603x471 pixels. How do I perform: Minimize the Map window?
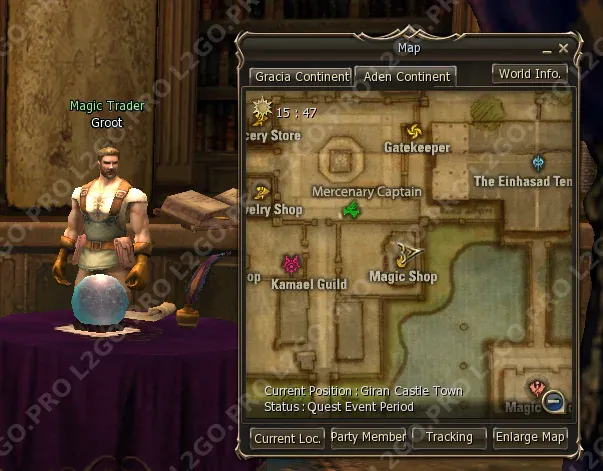coord(547,49)
